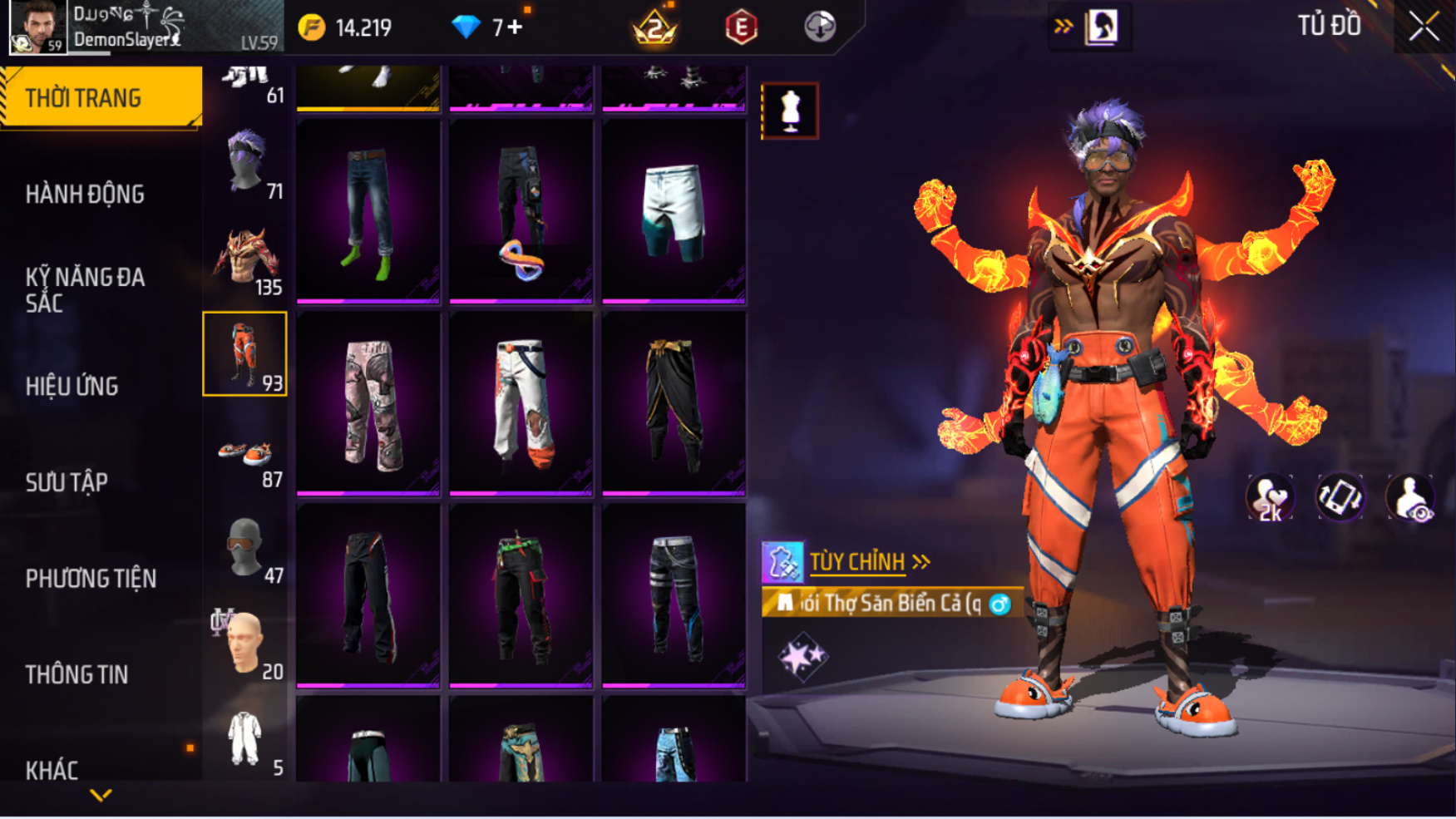Choose the blue jeans with green socks
Viewport: 1456px width, 819px height.
[x=368, y=211]
